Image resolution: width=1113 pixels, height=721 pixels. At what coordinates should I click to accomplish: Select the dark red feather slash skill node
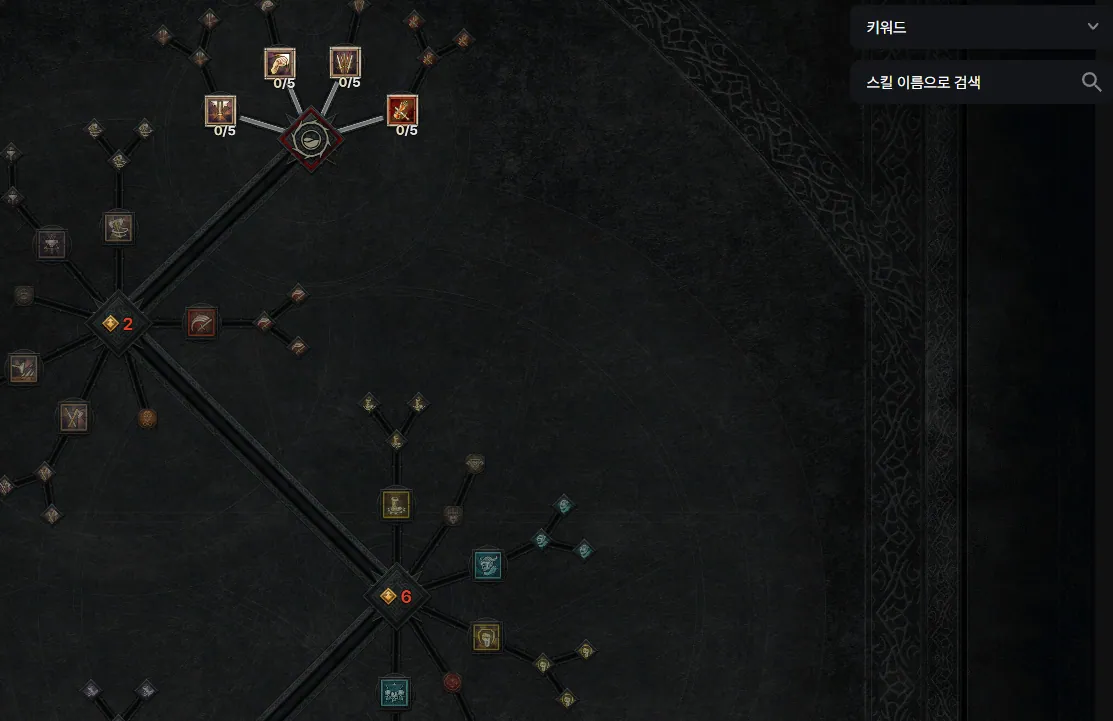(x=201, y=322)
